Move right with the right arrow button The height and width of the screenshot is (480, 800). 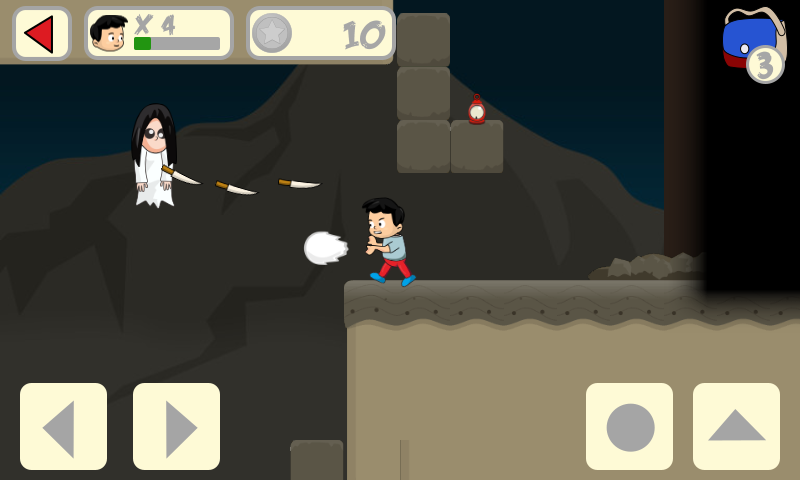tap(176, 427)
